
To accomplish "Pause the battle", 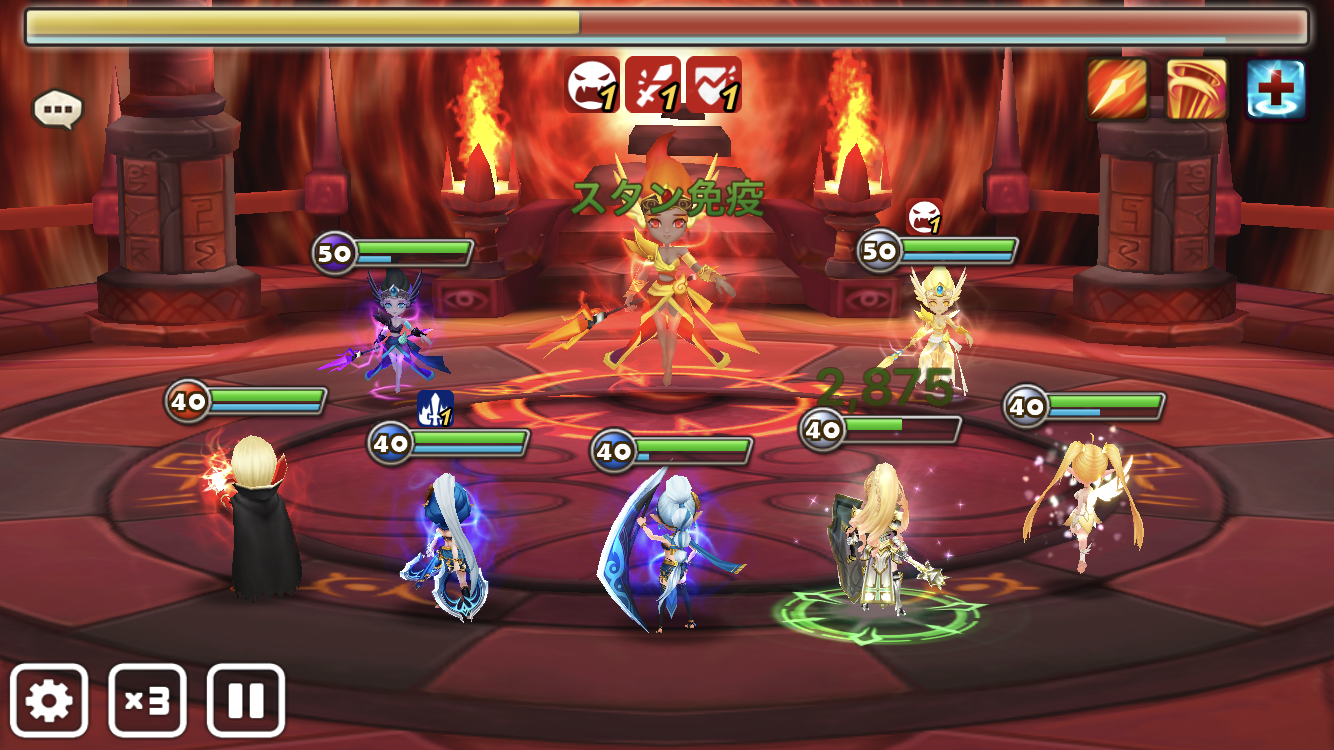I will (x=245, y=700).
